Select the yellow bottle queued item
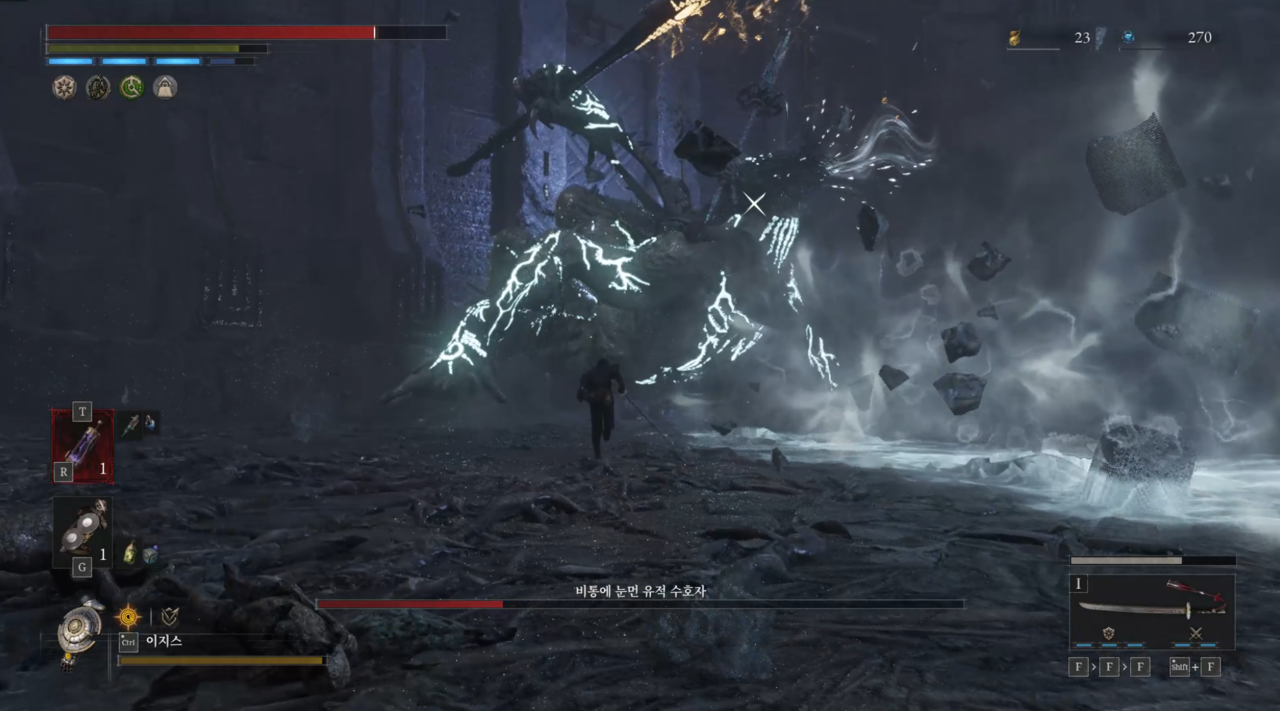 [130, 553]
